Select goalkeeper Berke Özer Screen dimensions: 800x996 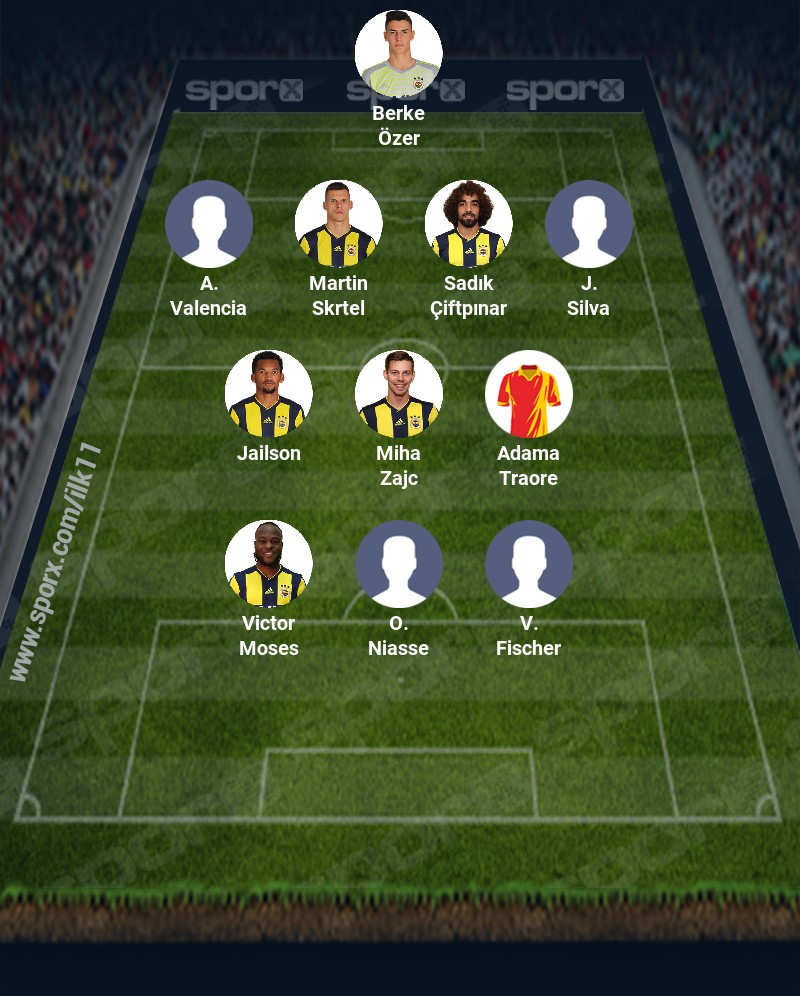398,54
